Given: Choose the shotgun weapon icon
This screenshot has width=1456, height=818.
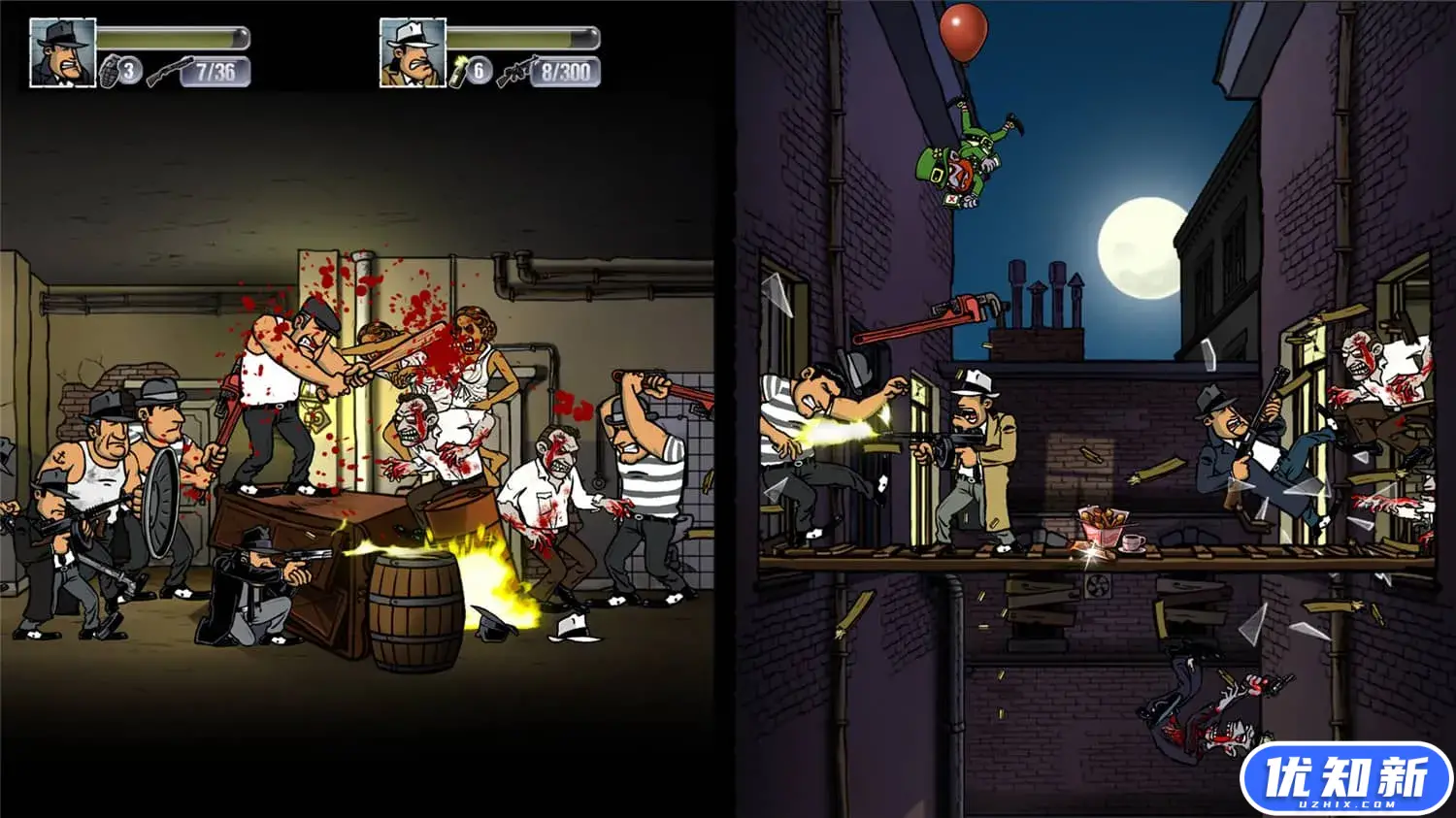Looking at the screenshot, I should (168, 73).
